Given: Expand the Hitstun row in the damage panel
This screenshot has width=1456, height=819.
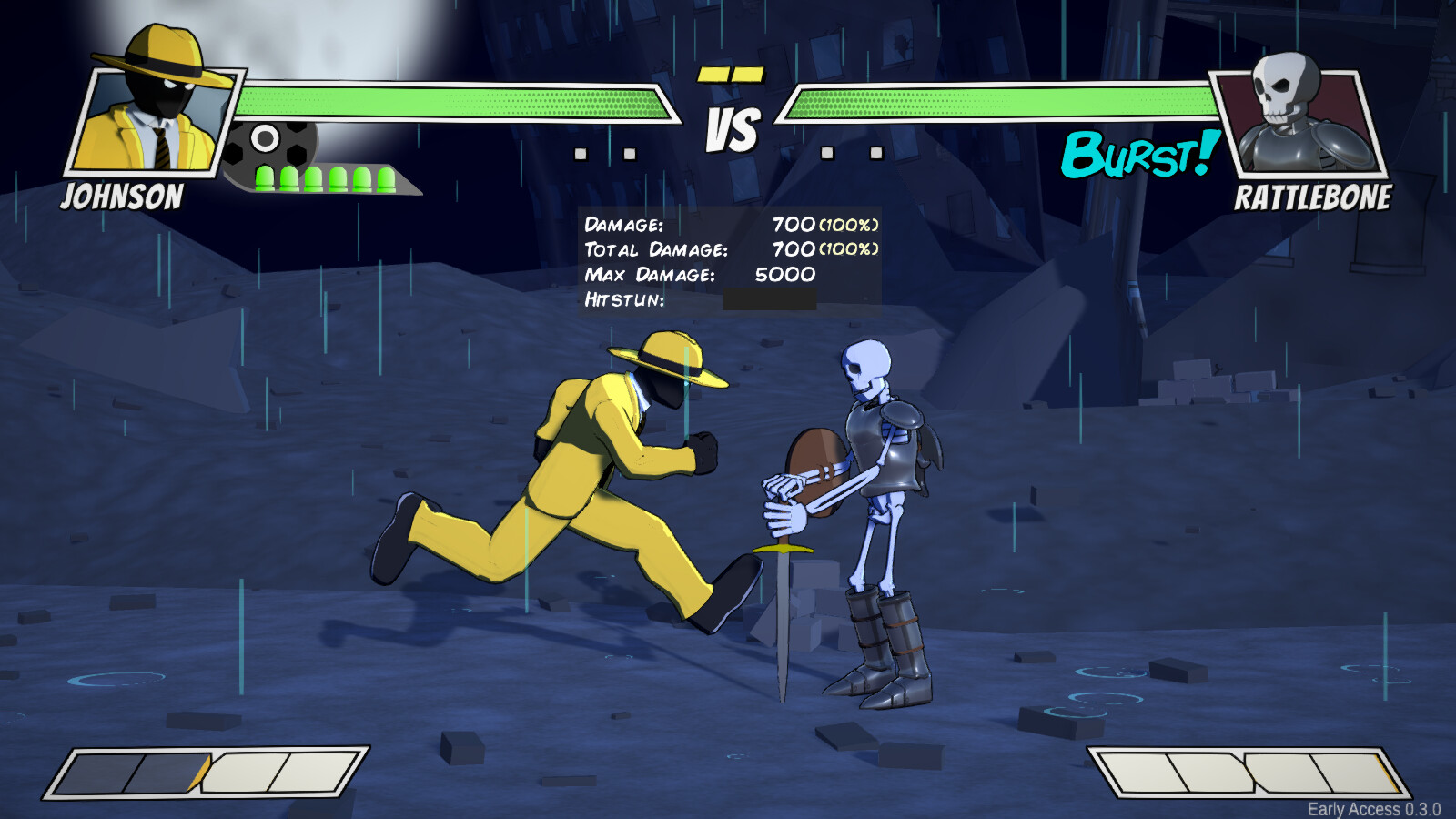Looking at the screenshot, I should (x=625, y=298).
